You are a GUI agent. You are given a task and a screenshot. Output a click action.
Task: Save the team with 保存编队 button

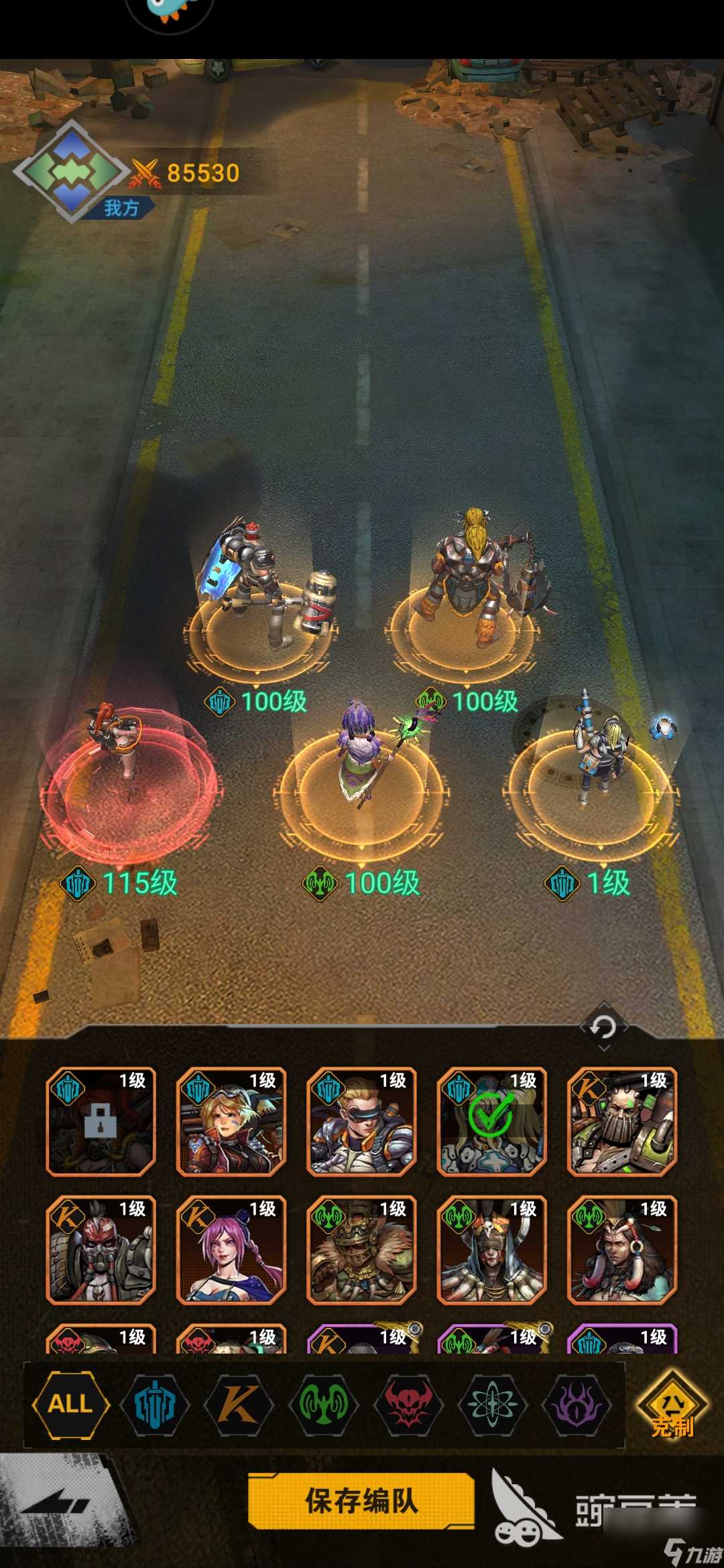pyautogui.click(x=361, y=1500)
